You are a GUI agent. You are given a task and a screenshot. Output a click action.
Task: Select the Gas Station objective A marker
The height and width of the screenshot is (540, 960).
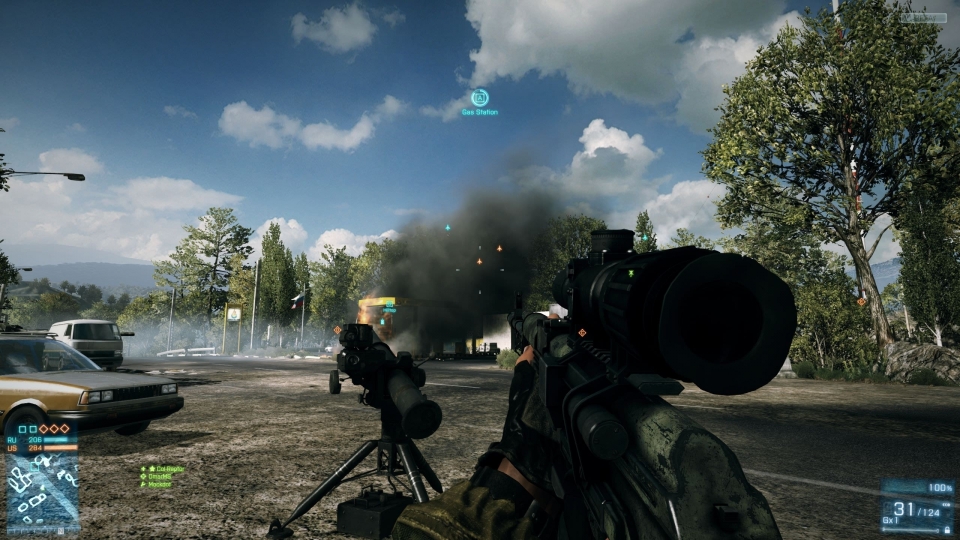click(480, 98)
